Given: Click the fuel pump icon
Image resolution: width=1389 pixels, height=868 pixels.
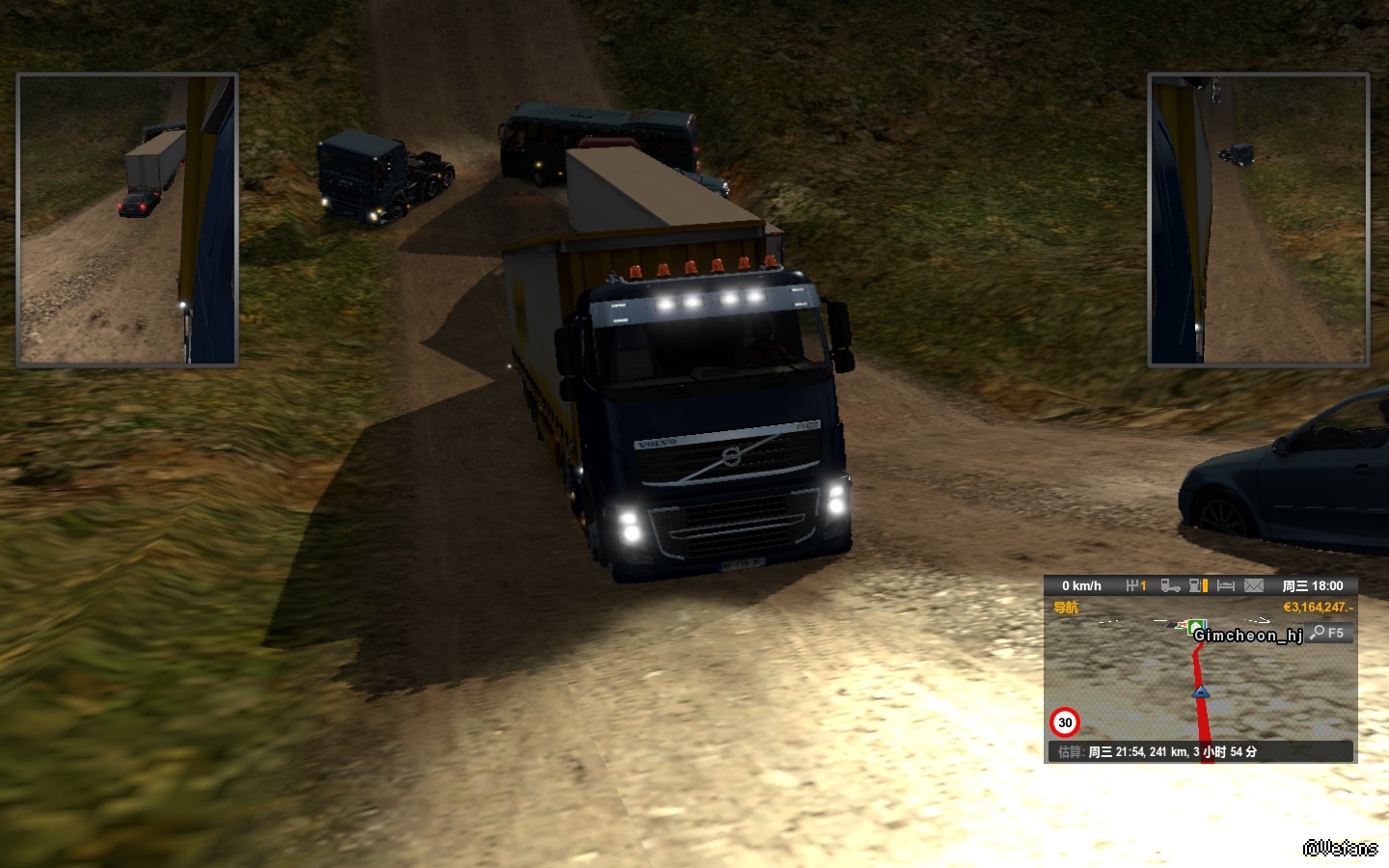Looking at the screenshot, I should tap(1198, 585).
